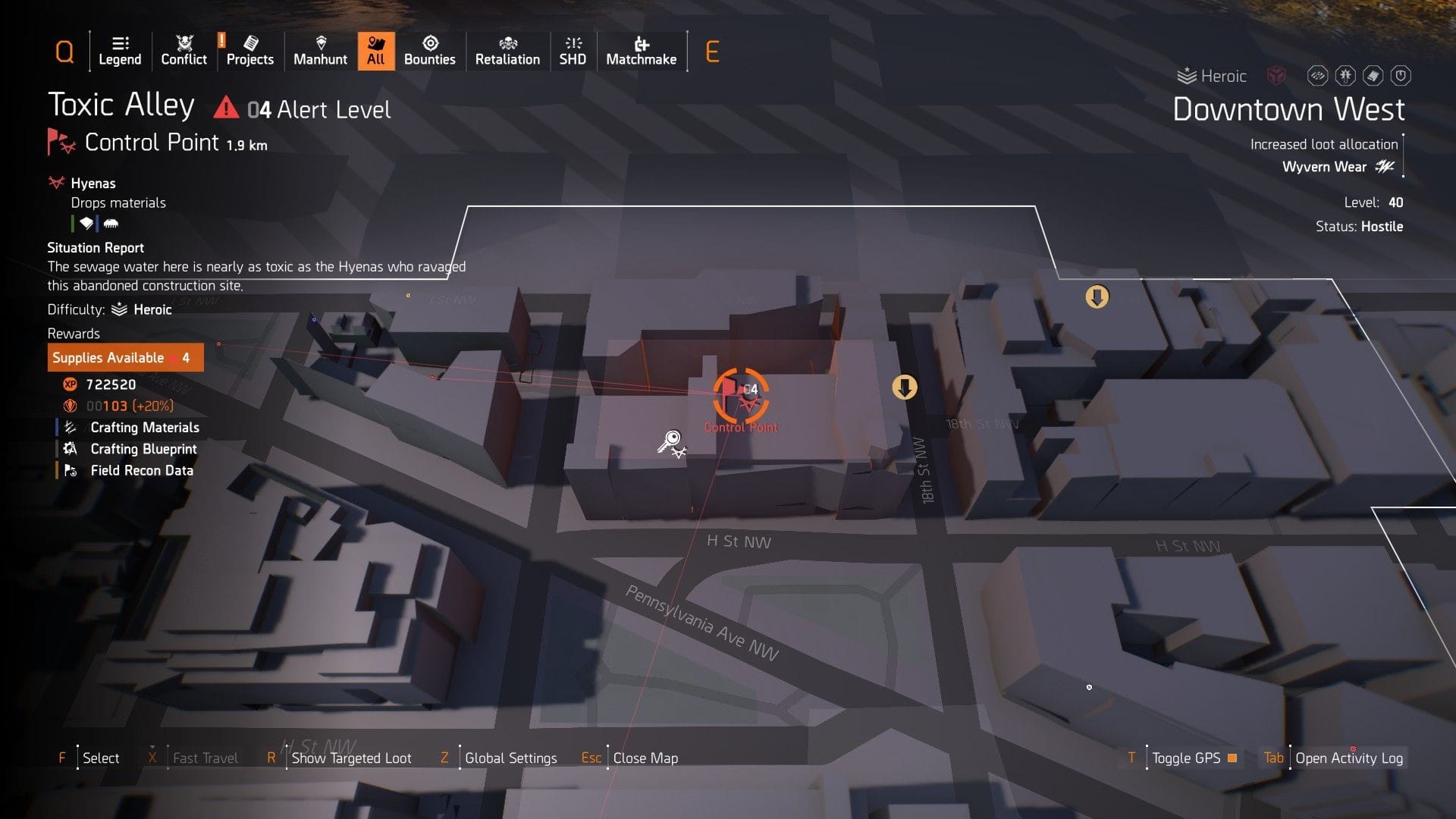Click the underground entrance arrow near 18th St
Viewport: 1456px width, 819px height.
point(905,386)
